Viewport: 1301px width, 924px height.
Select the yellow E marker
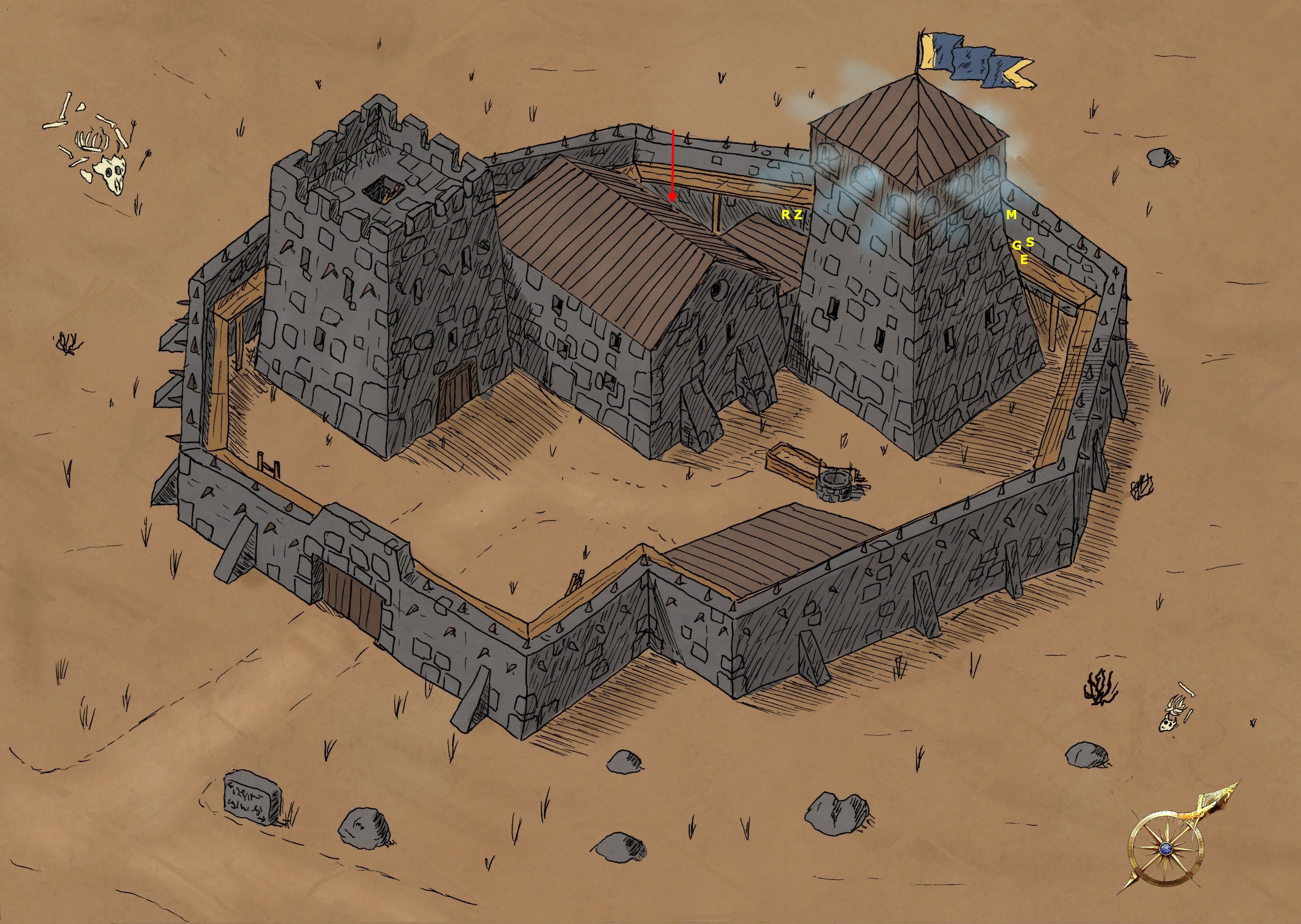1023,260
